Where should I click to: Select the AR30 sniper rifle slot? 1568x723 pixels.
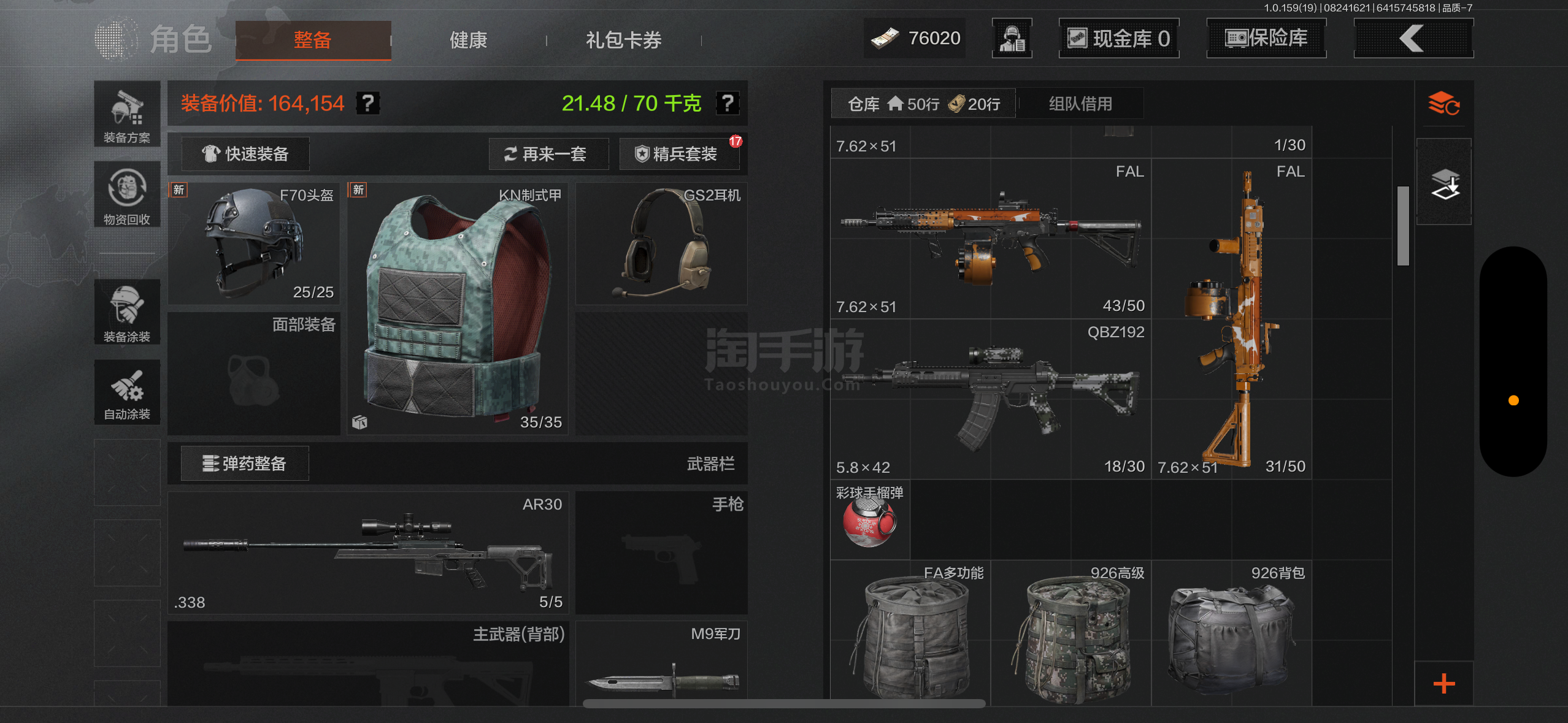[368, 553]
